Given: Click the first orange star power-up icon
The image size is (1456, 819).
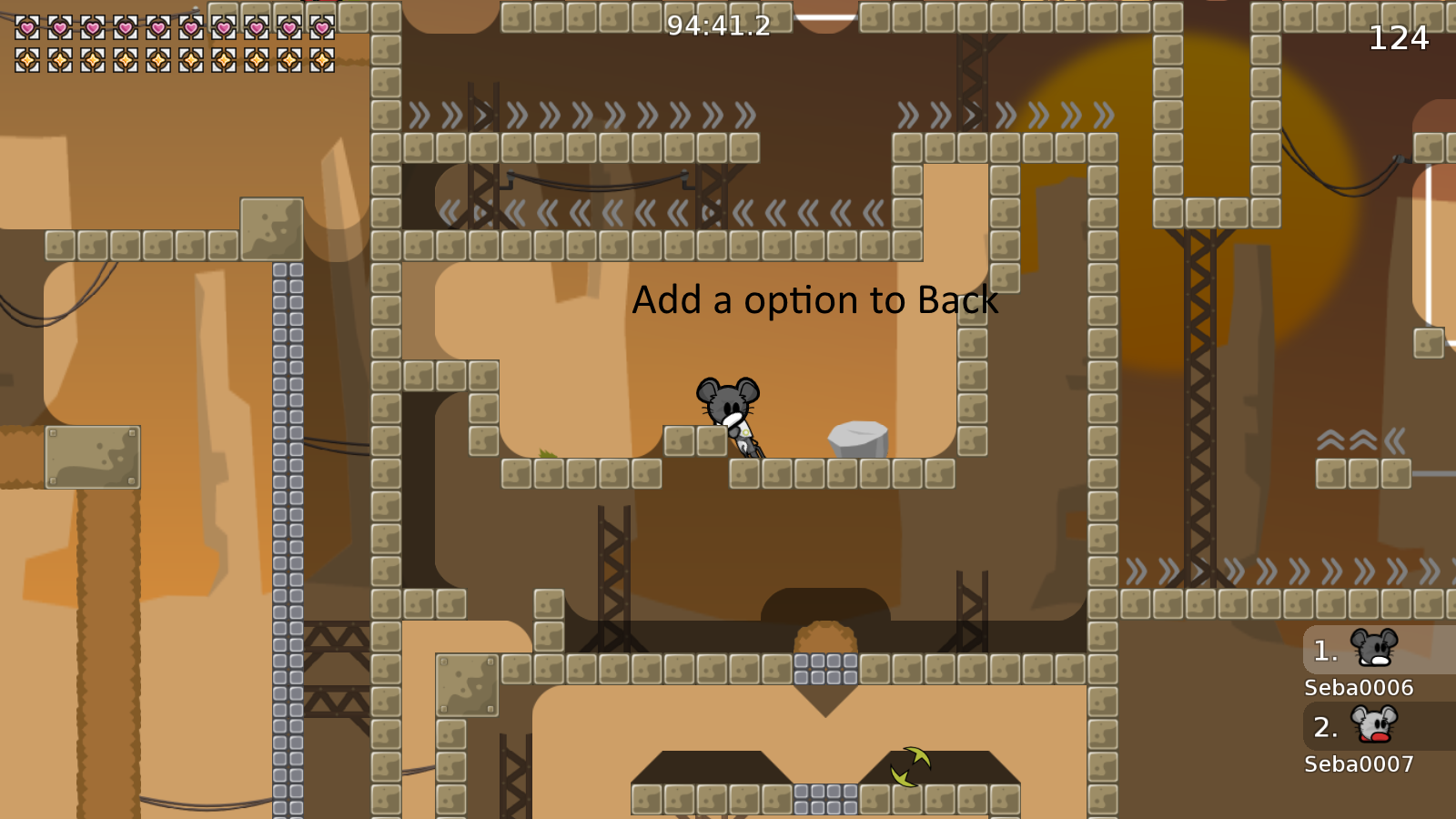Looking at the screenshot, I should pyautogui.click(x=27, y=61).
